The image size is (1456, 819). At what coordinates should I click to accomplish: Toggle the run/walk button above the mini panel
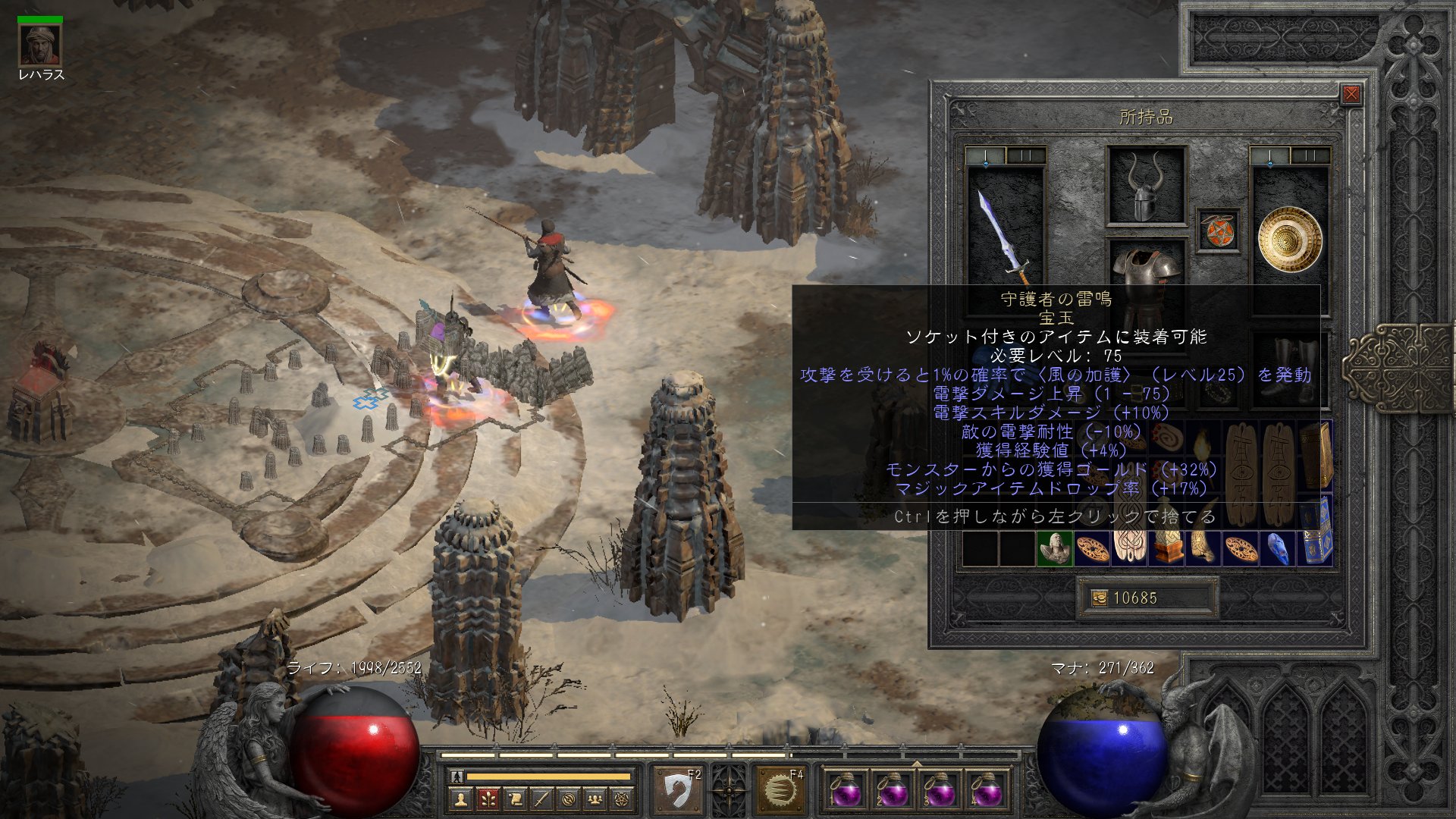click(x=457, y=777)
